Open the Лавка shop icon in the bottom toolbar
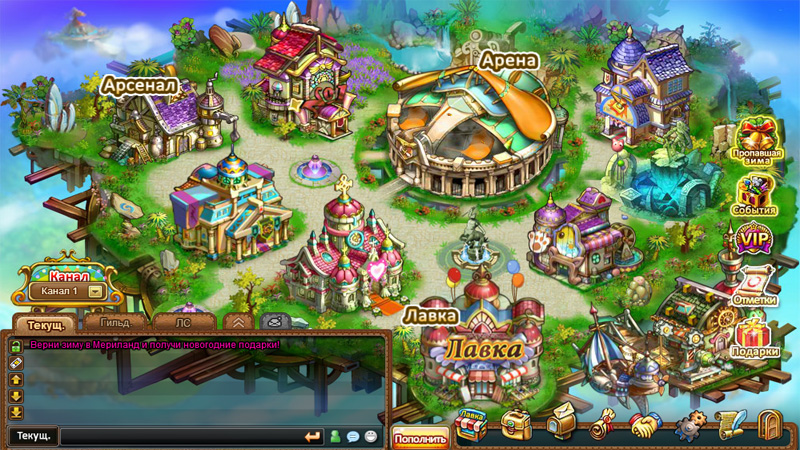The height and width of the screenshot is (450, 800). click(x=470, y=427)
